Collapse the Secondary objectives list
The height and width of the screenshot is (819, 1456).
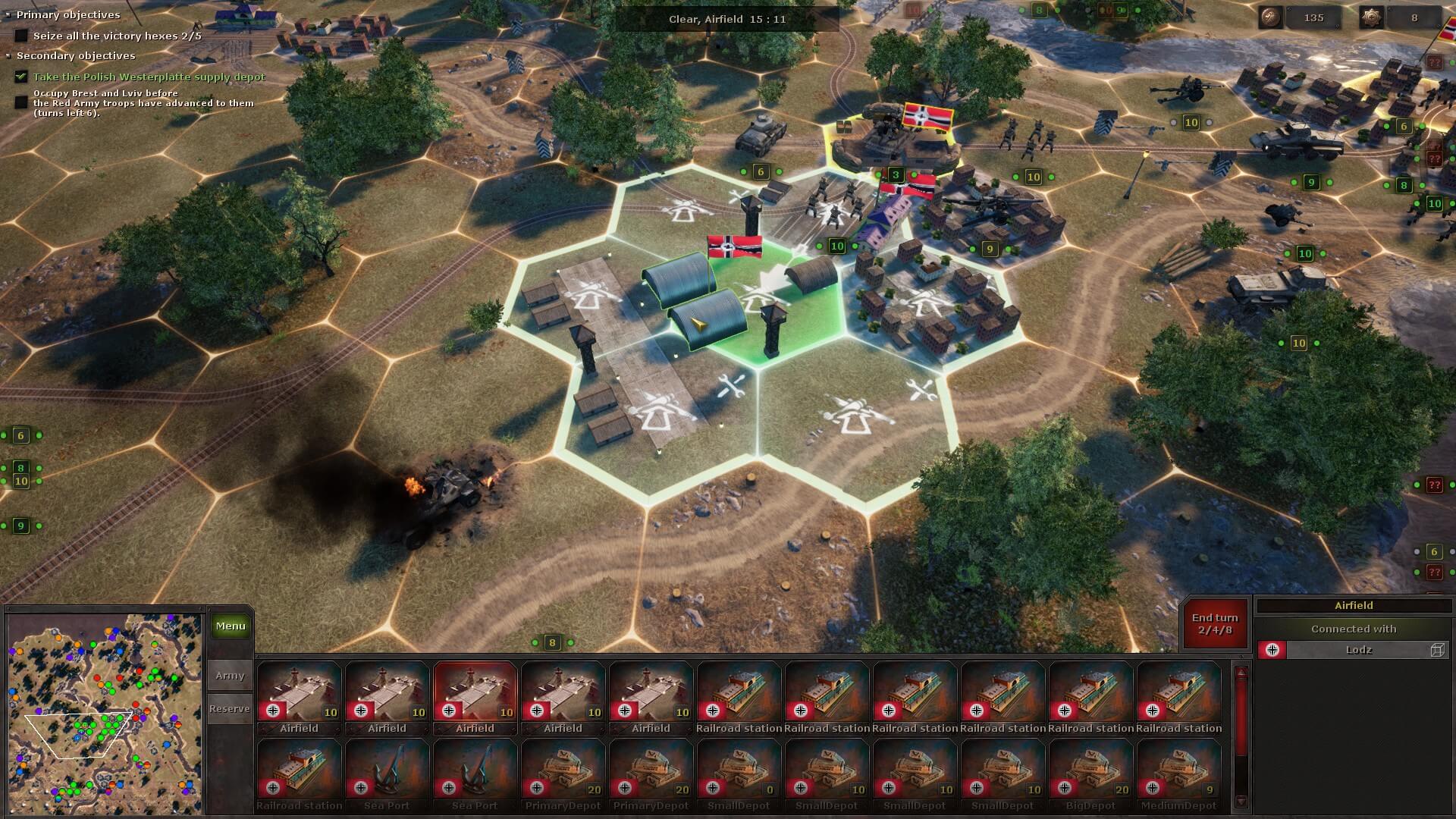[8, 56]
